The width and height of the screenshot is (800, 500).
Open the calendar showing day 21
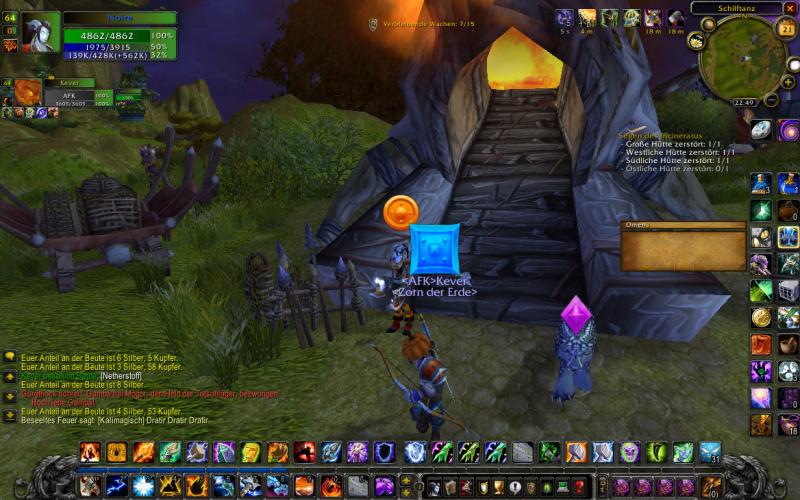pos(785,28)
